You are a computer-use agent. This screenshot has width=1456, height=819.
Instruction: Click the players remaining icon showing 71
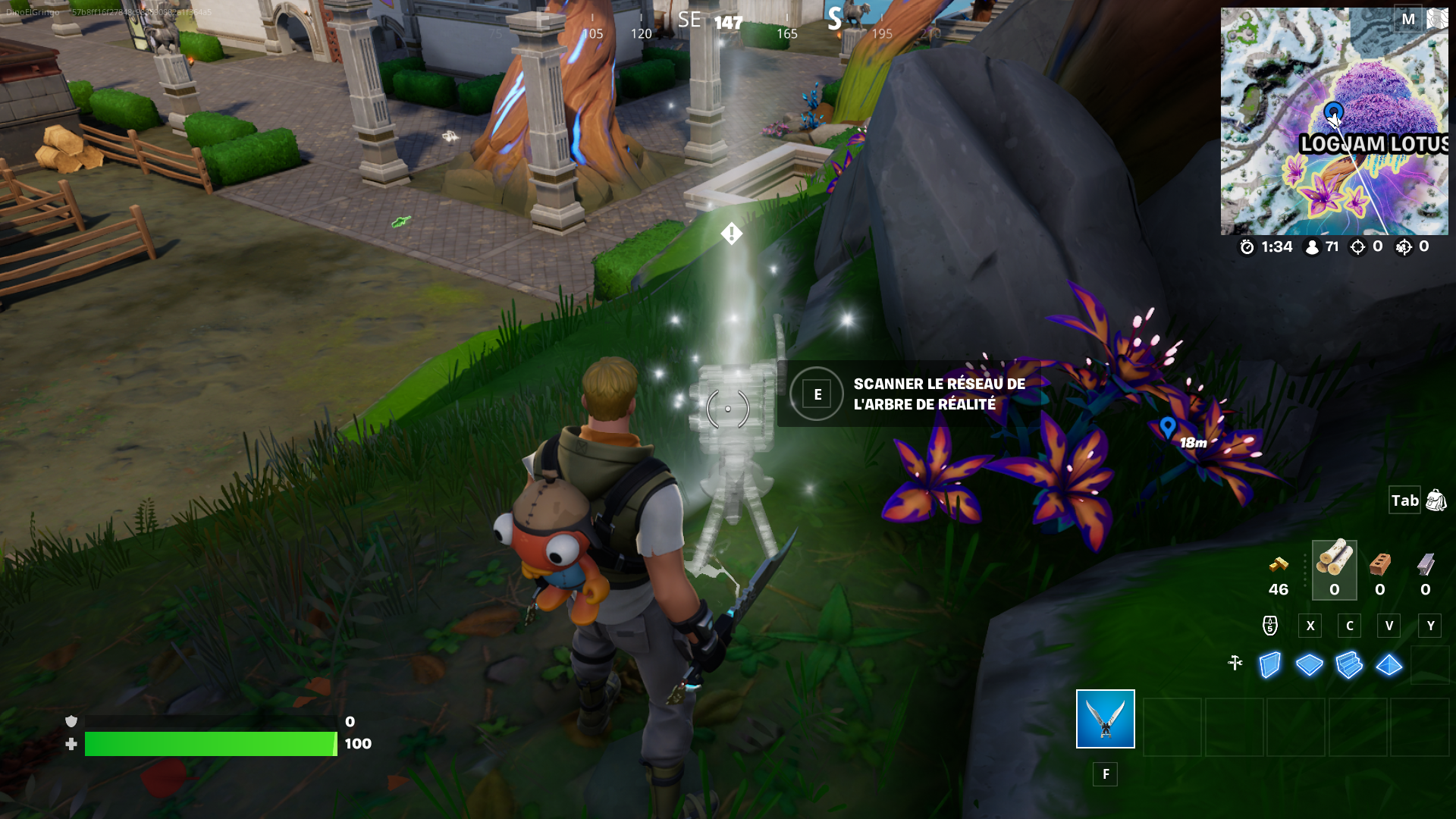tap(1314, 246)
